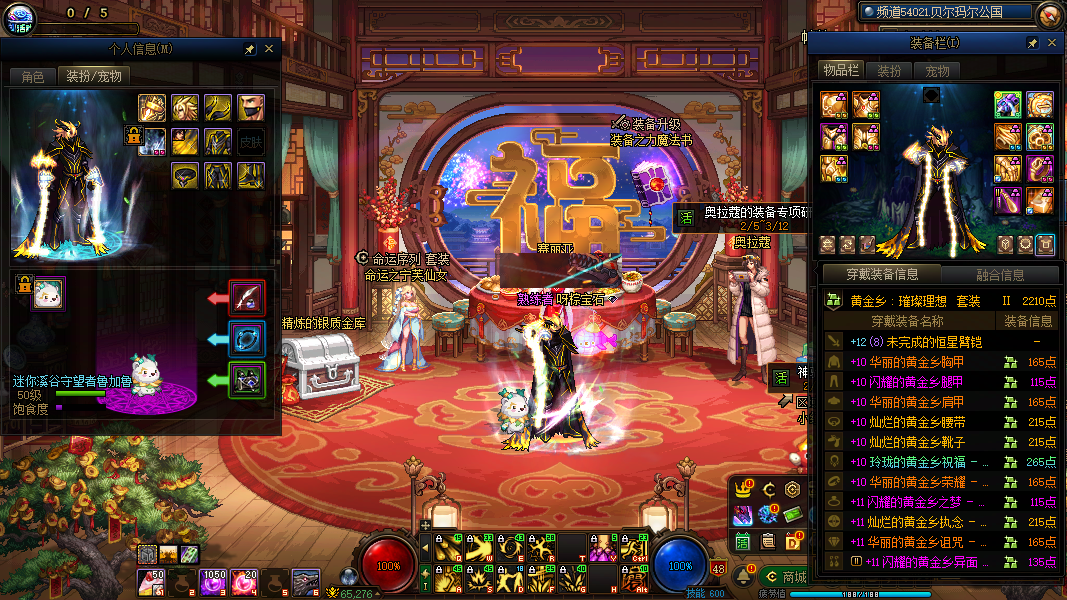1067x600 pixels.
Task: Open the green calendar 活 event icon
Action: pyautogui.click(x=743, y=541)
